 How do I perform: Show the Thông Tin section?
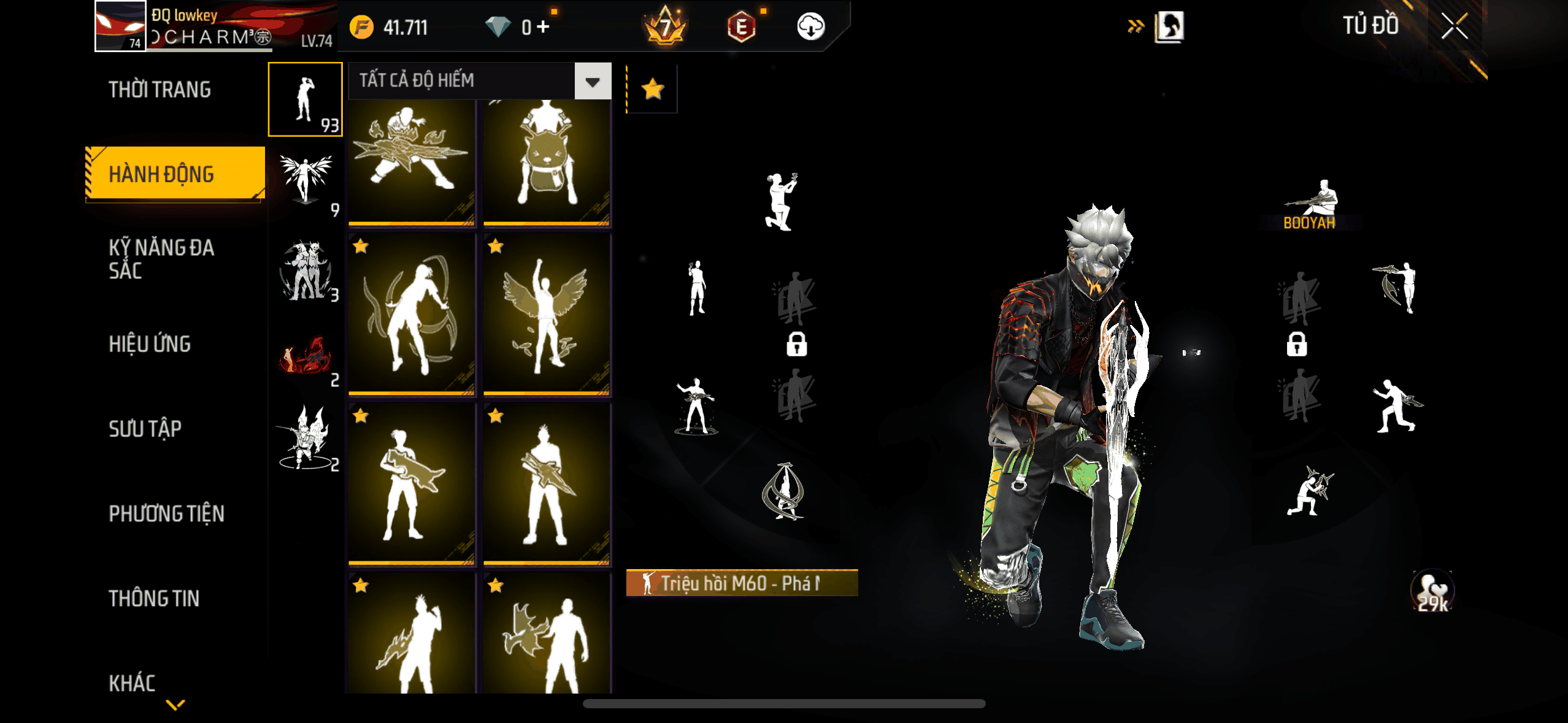154,598
